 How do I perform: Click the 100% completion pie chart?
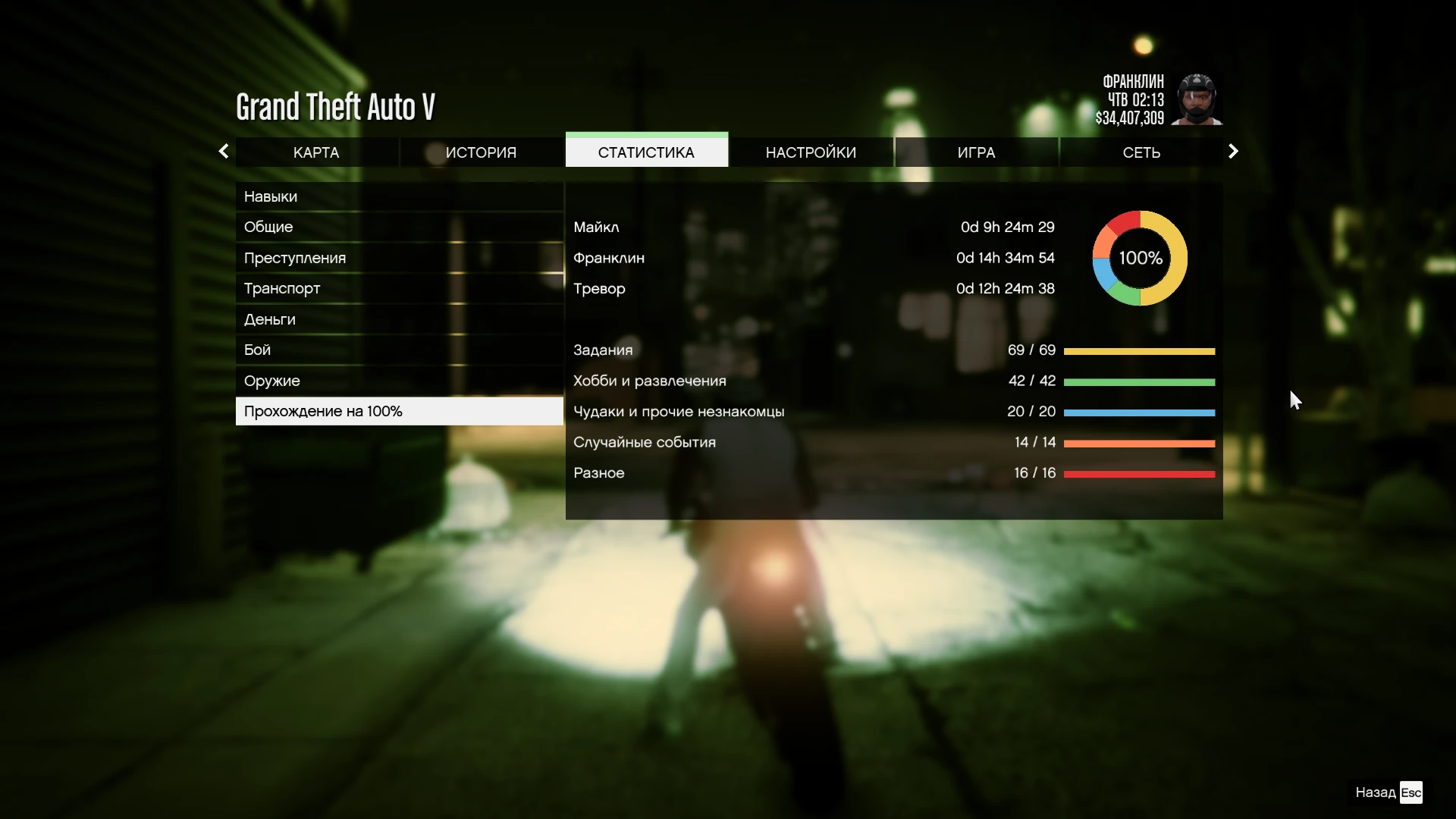point(1138,258)
